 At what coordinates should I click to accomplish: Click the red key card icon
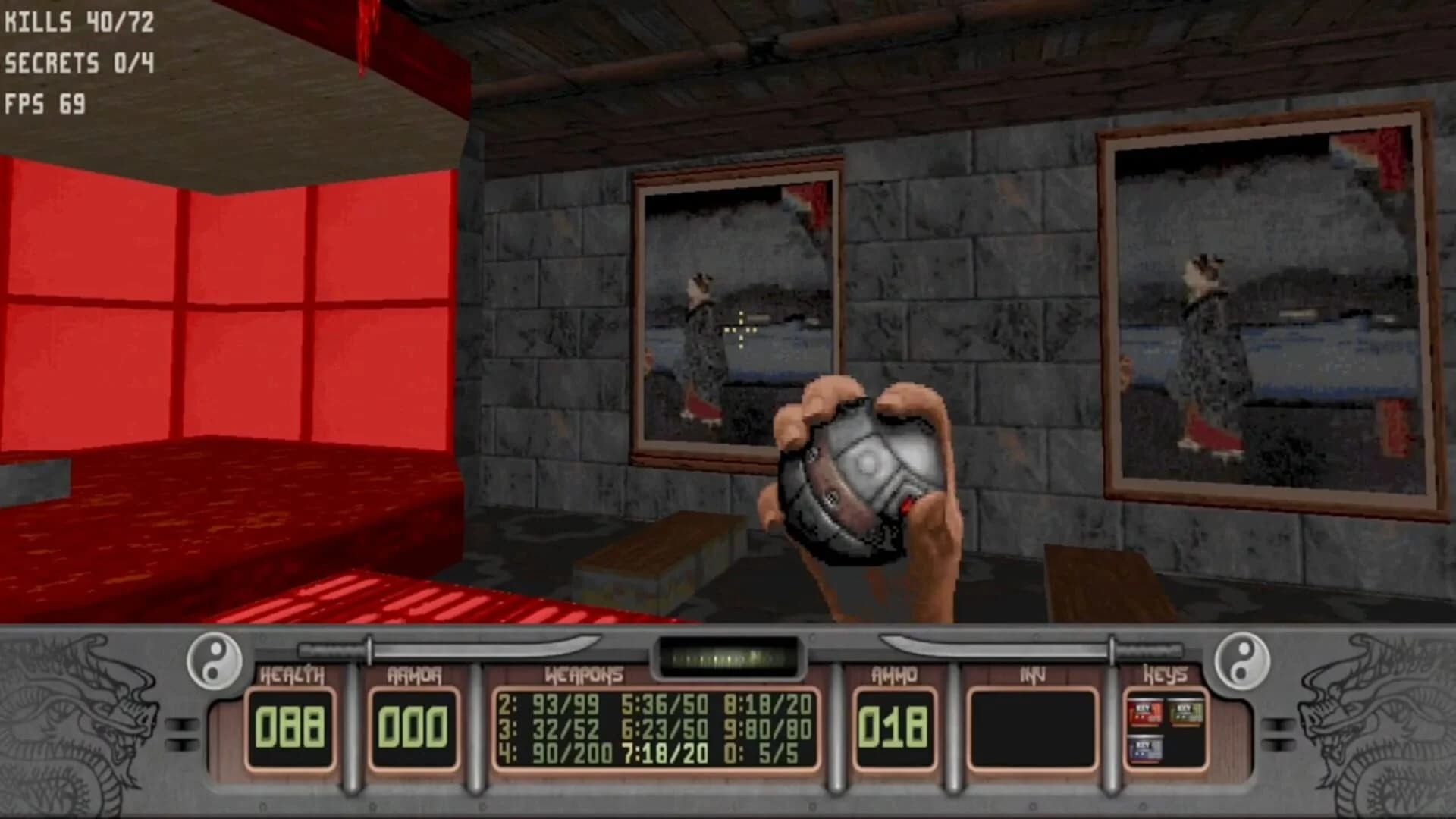1145,711
